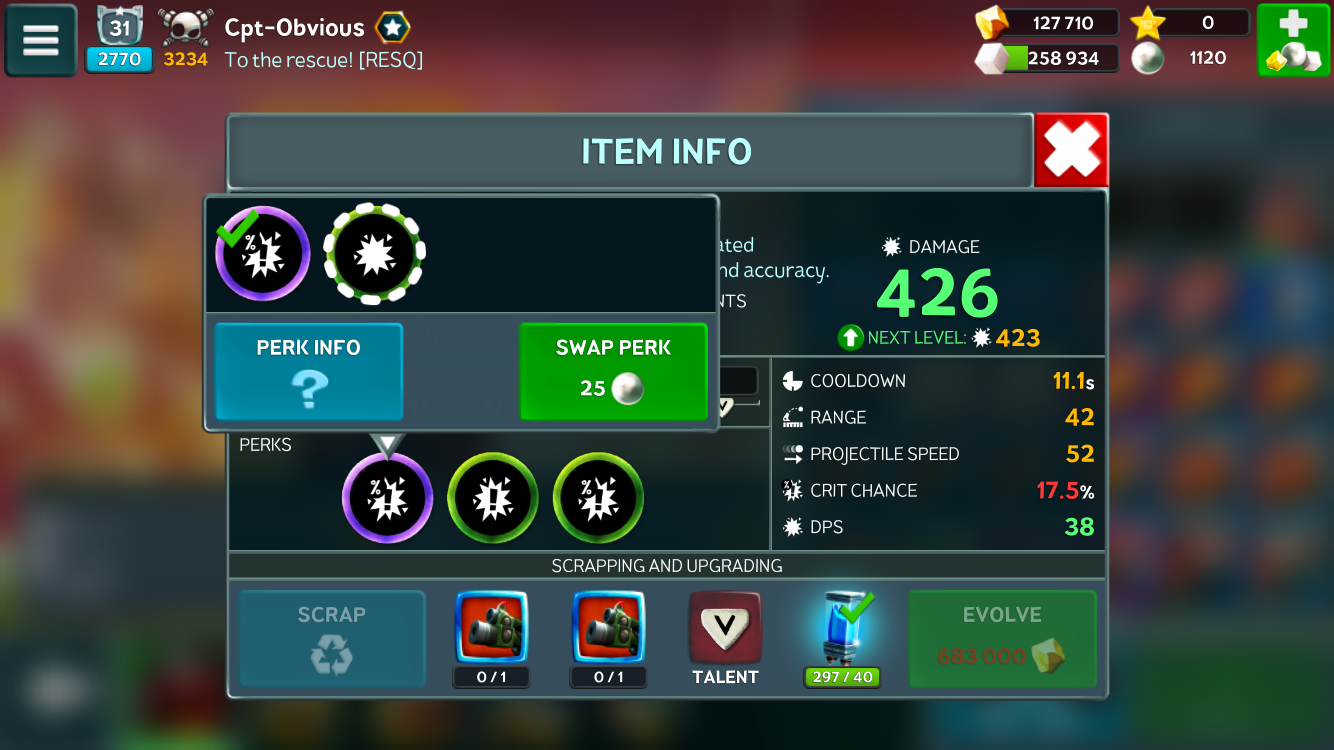This screenshot has width=1334, height=750.
Task: Tap the level 31 player badge
Action: [120, 40]
